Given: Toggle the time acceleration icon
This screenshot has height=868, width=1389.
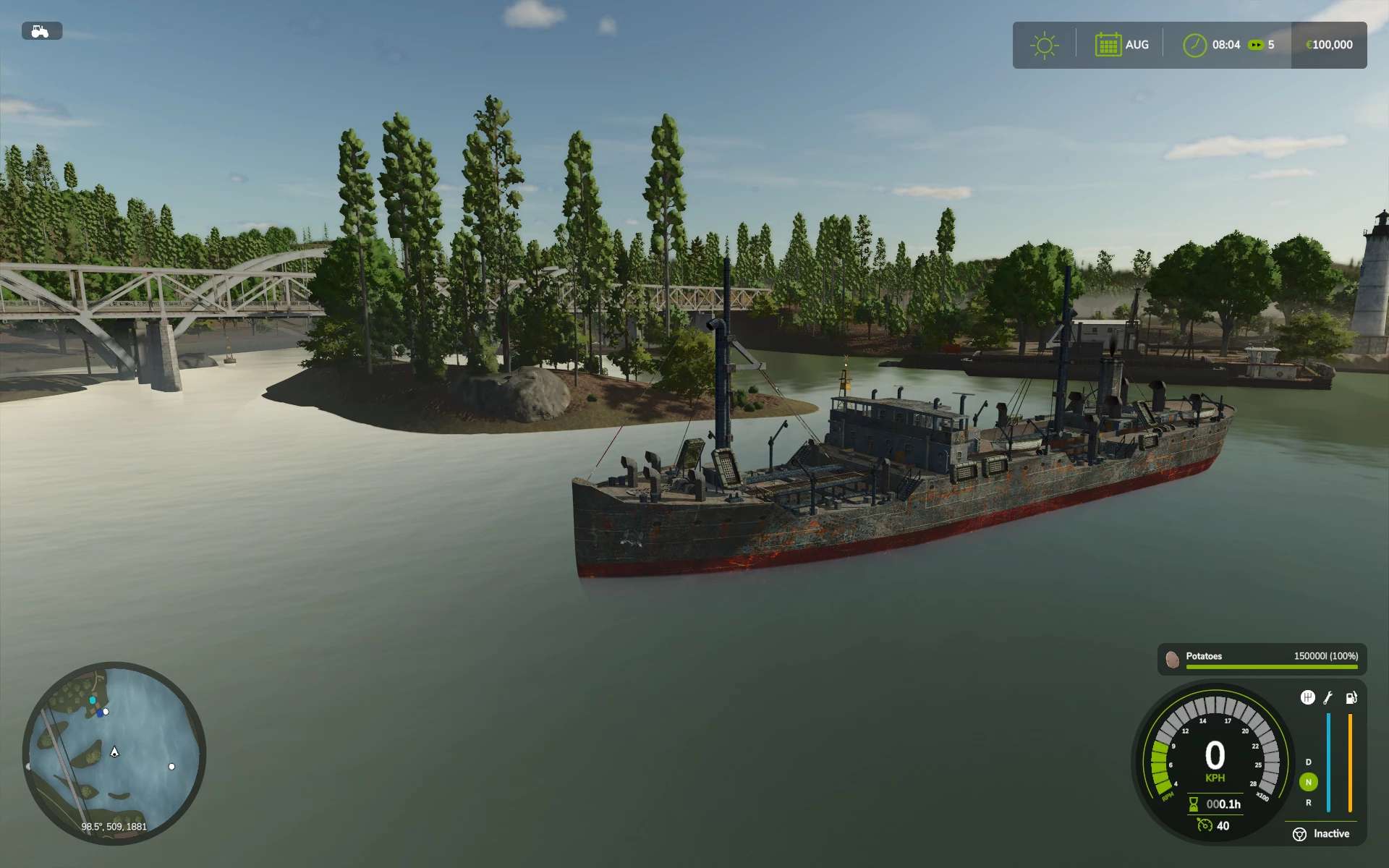Looking at the screenshot, I should pyautogui.click(x=1256, y=45).
